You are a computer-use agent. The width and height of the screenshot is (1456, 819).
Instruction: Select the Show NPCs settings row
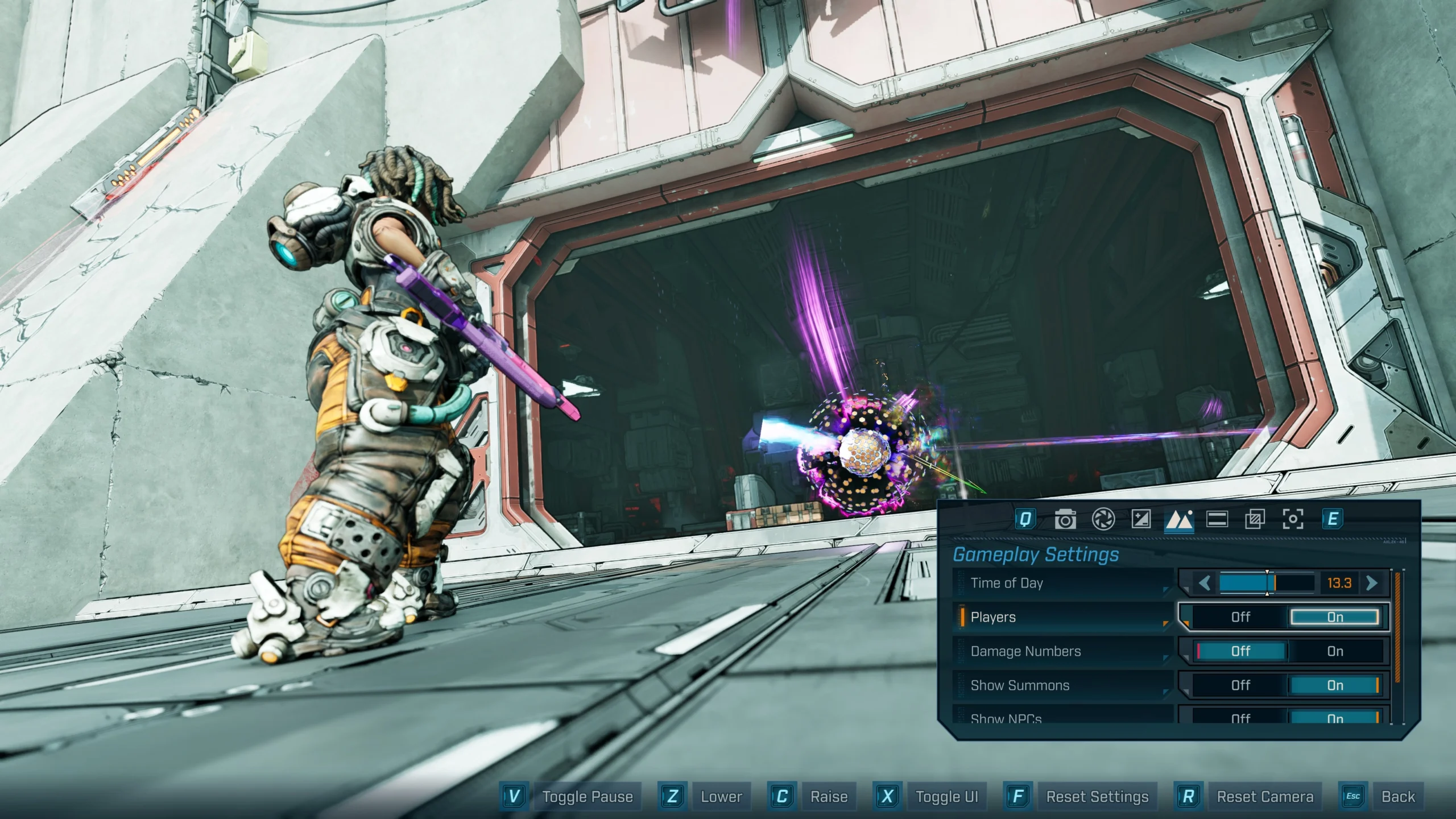[1019, 718]
